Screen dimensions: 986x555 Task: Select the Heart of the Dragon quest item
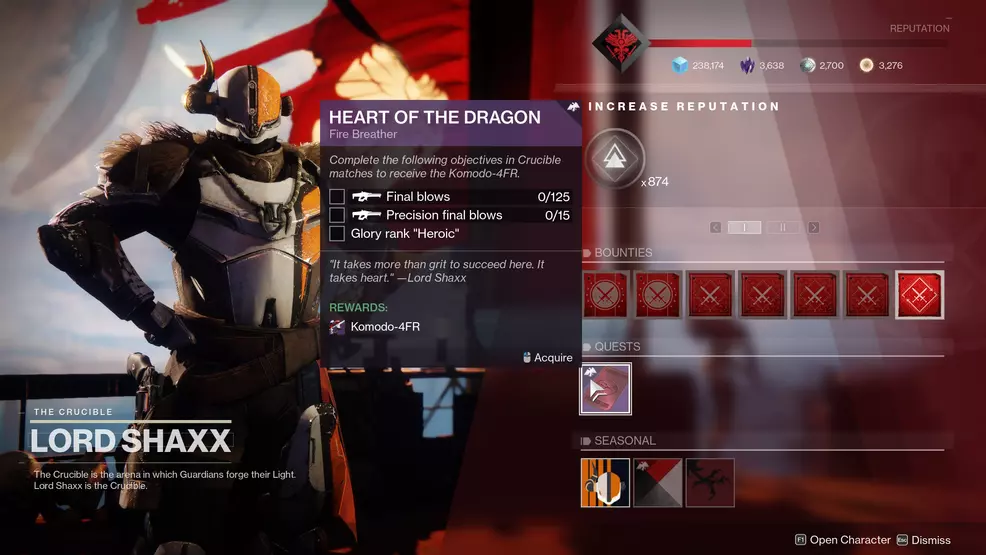point(606,389)
